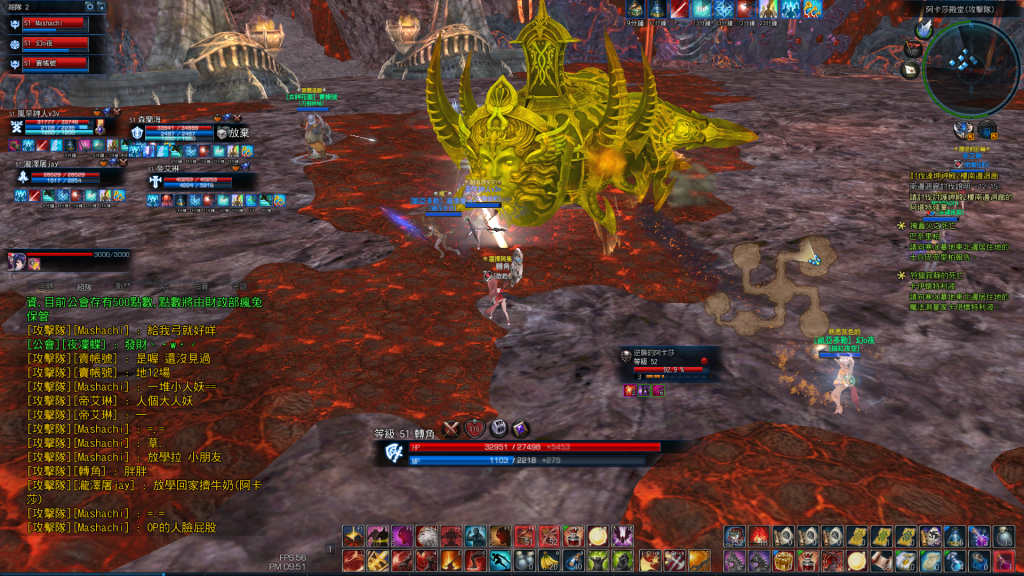Image resolution: width=1024 pixels, height=576 pixels.
Task: Select party member Mashachi's frame
Action: (54, 23)
